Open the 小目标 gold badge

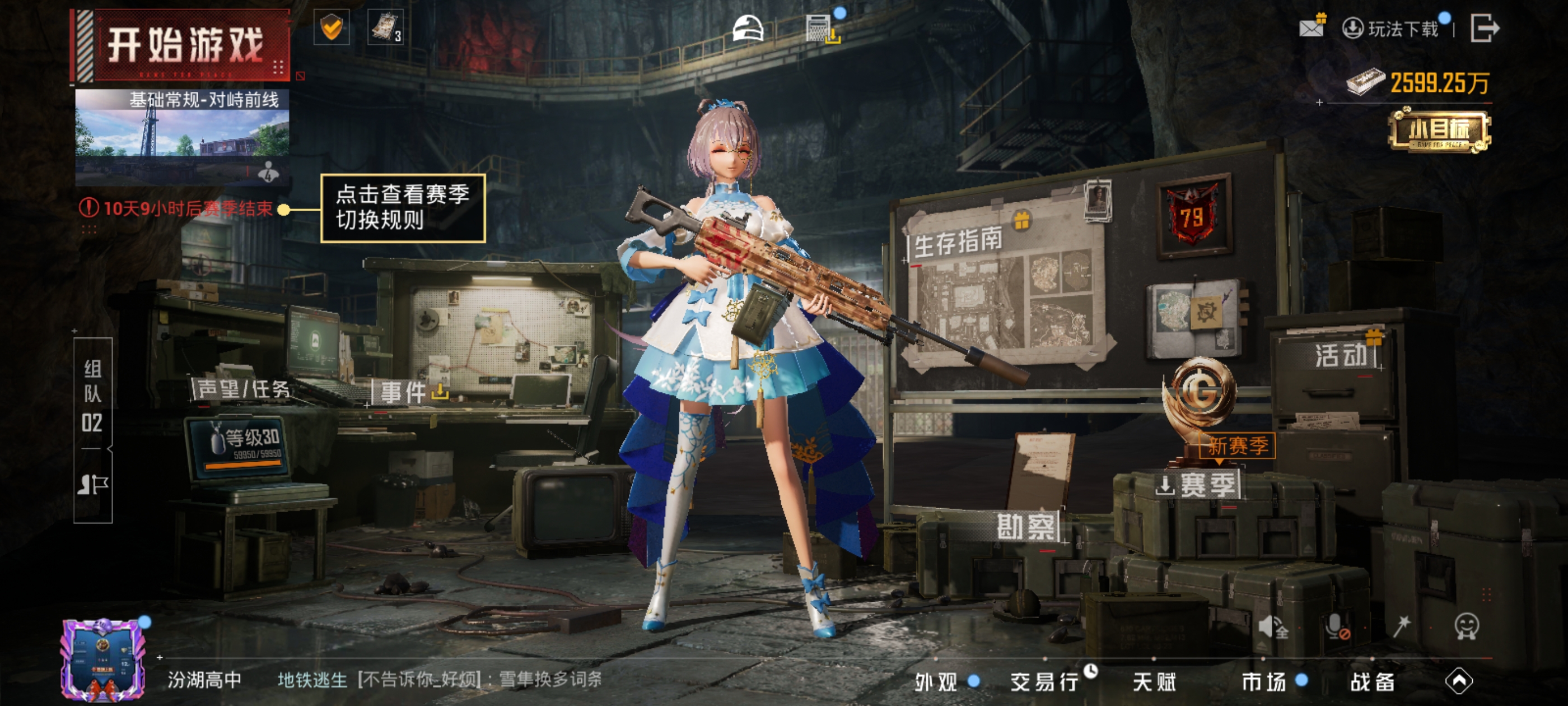pyautogui.click(x=1439, y=131)
